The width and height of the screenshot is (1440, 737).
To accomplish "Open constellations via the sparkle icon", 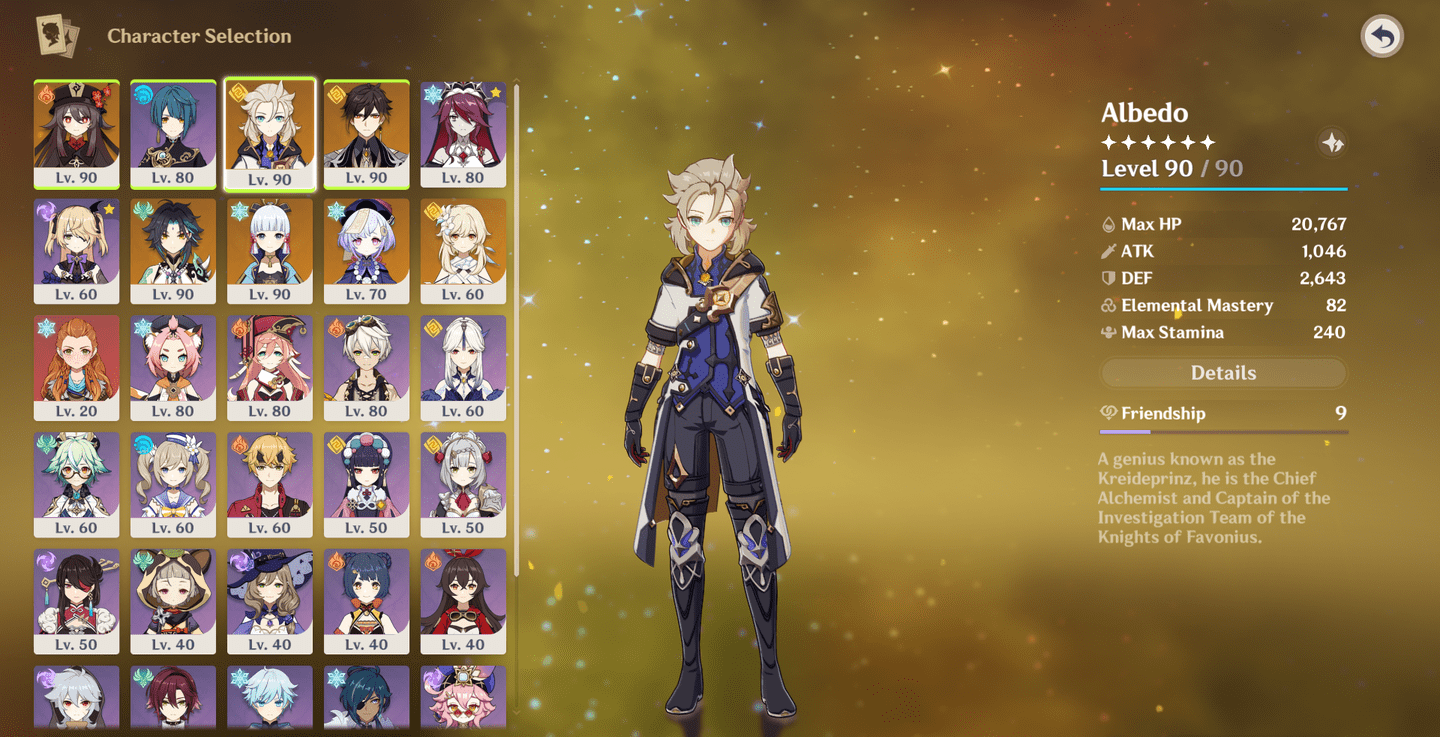I will click(x=1333, y=143).
